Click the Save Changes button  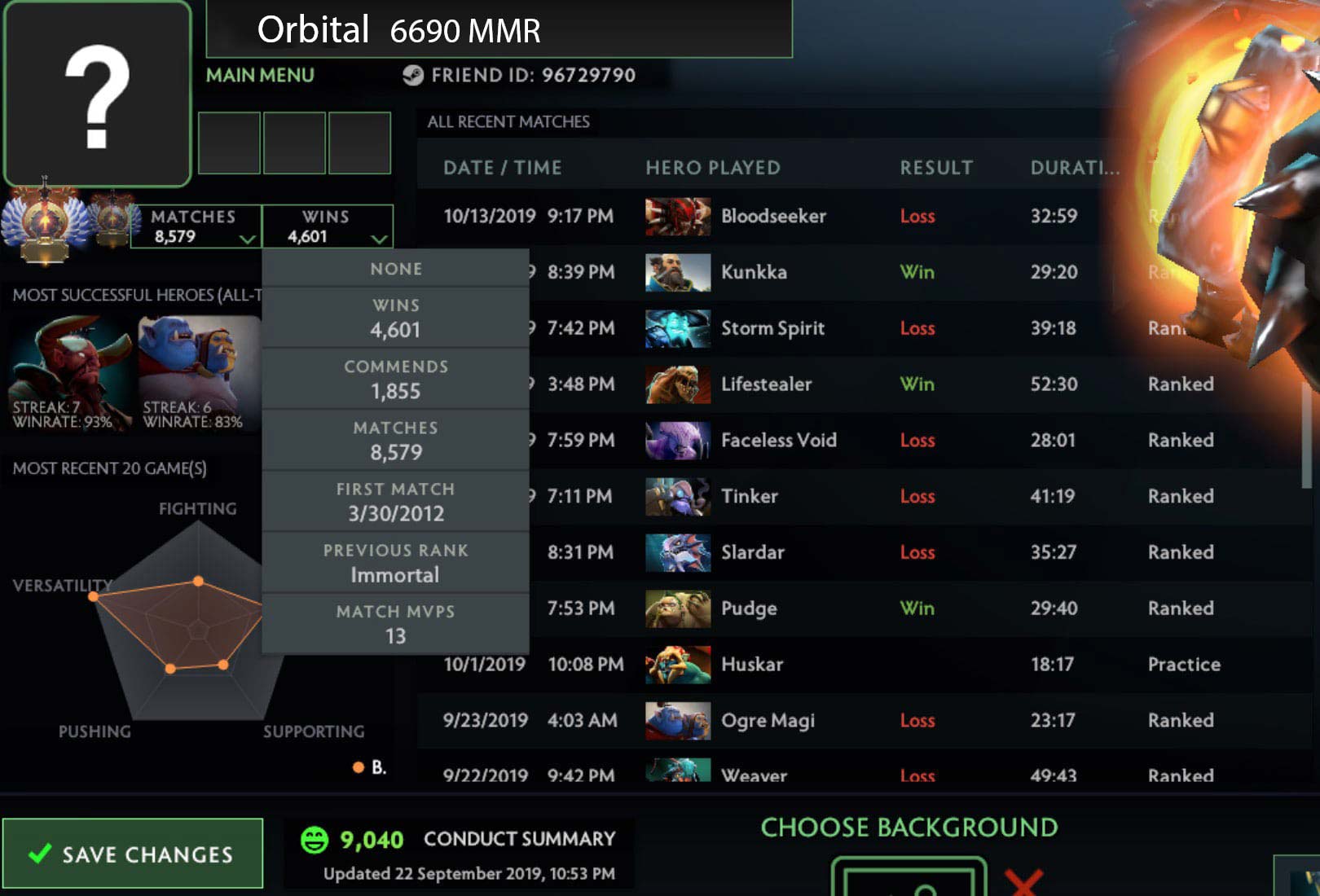click(x=132, y=854)
